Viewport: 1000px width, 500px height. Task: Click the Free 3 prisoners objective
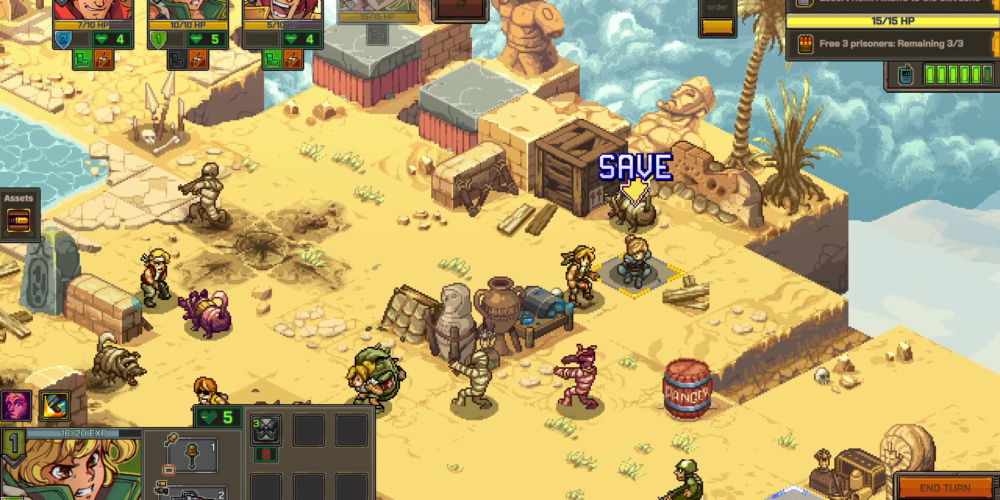click(x=890, y=43)
